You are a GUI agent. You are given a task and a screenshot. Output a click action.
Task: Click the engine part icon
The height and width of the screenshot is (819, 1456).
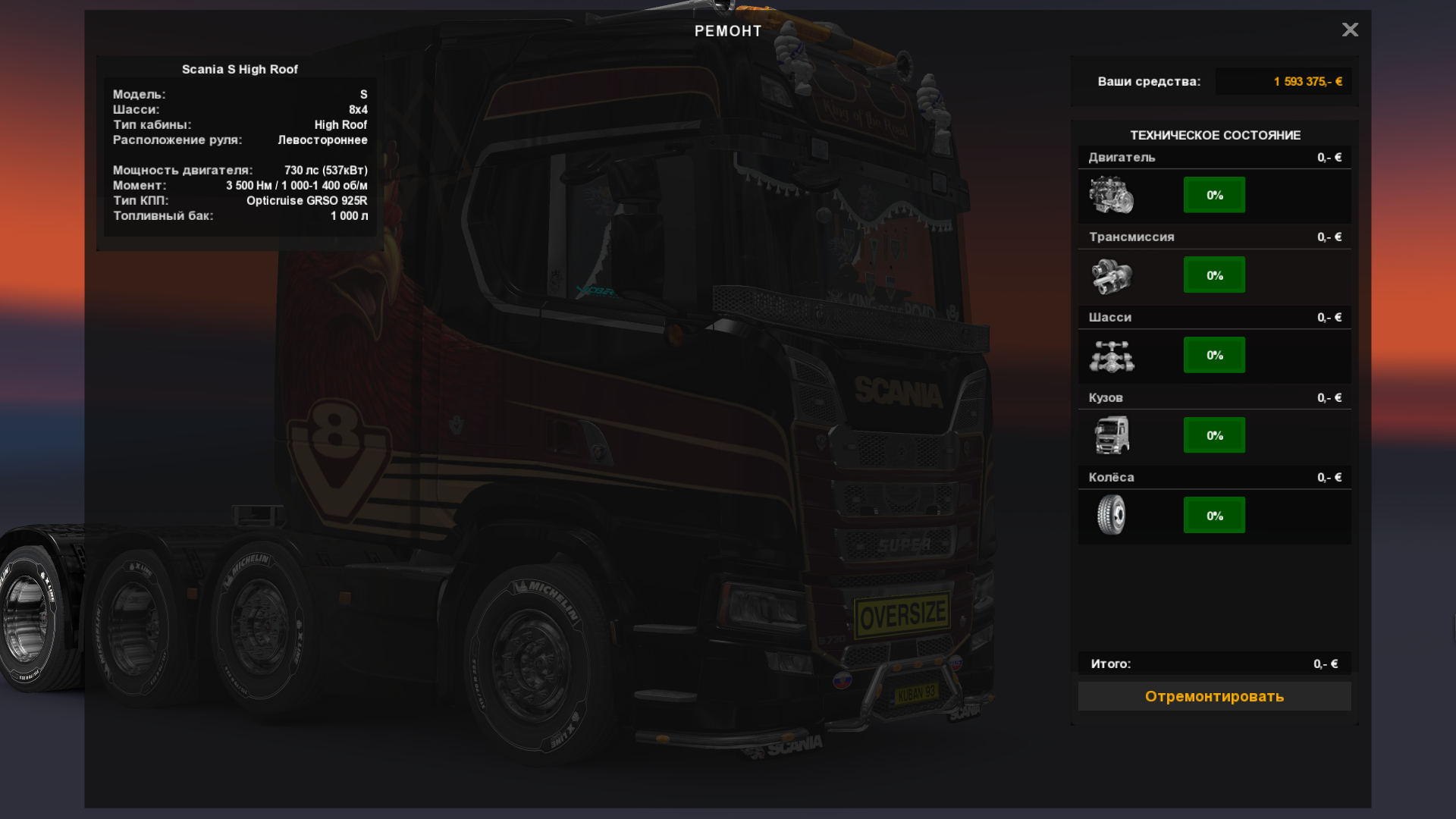click(1112, 195)
